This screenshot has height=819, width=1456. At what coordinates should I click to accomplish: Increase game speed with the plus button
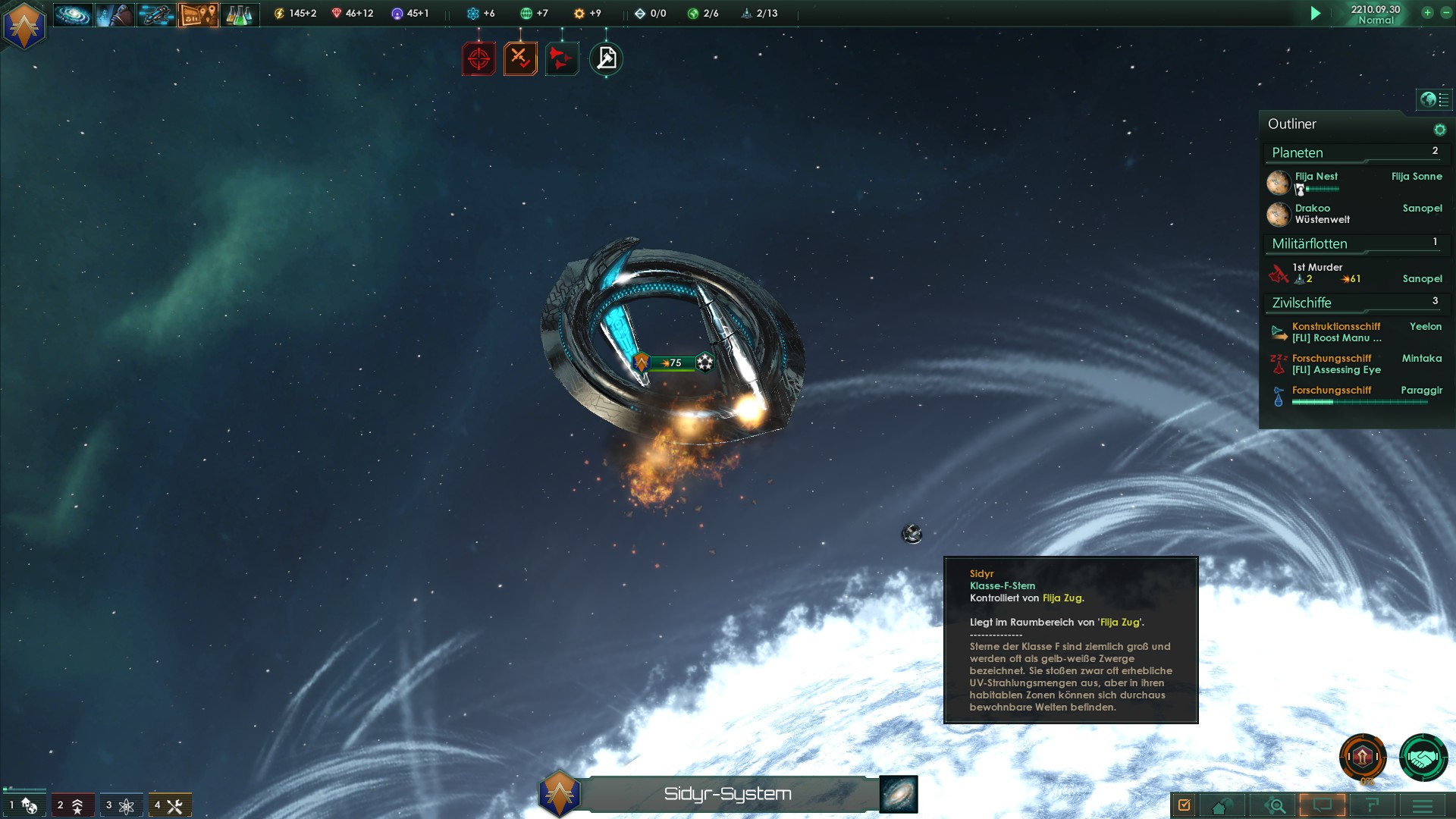pyautogui.click(x=1427, y=13)
